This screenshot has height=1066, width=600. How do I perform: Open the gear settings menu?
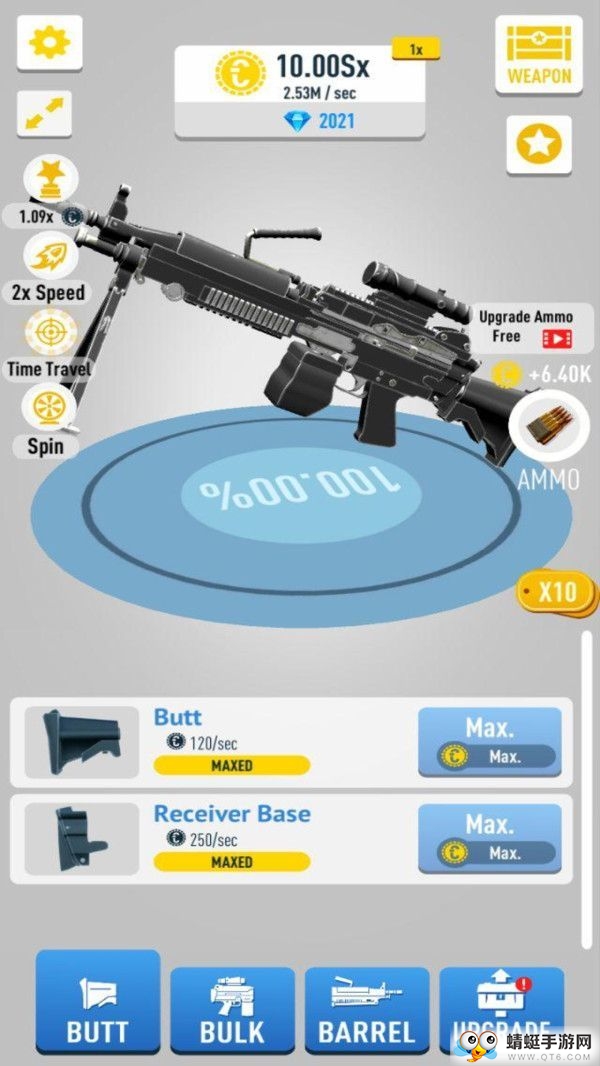pos(47,43)
